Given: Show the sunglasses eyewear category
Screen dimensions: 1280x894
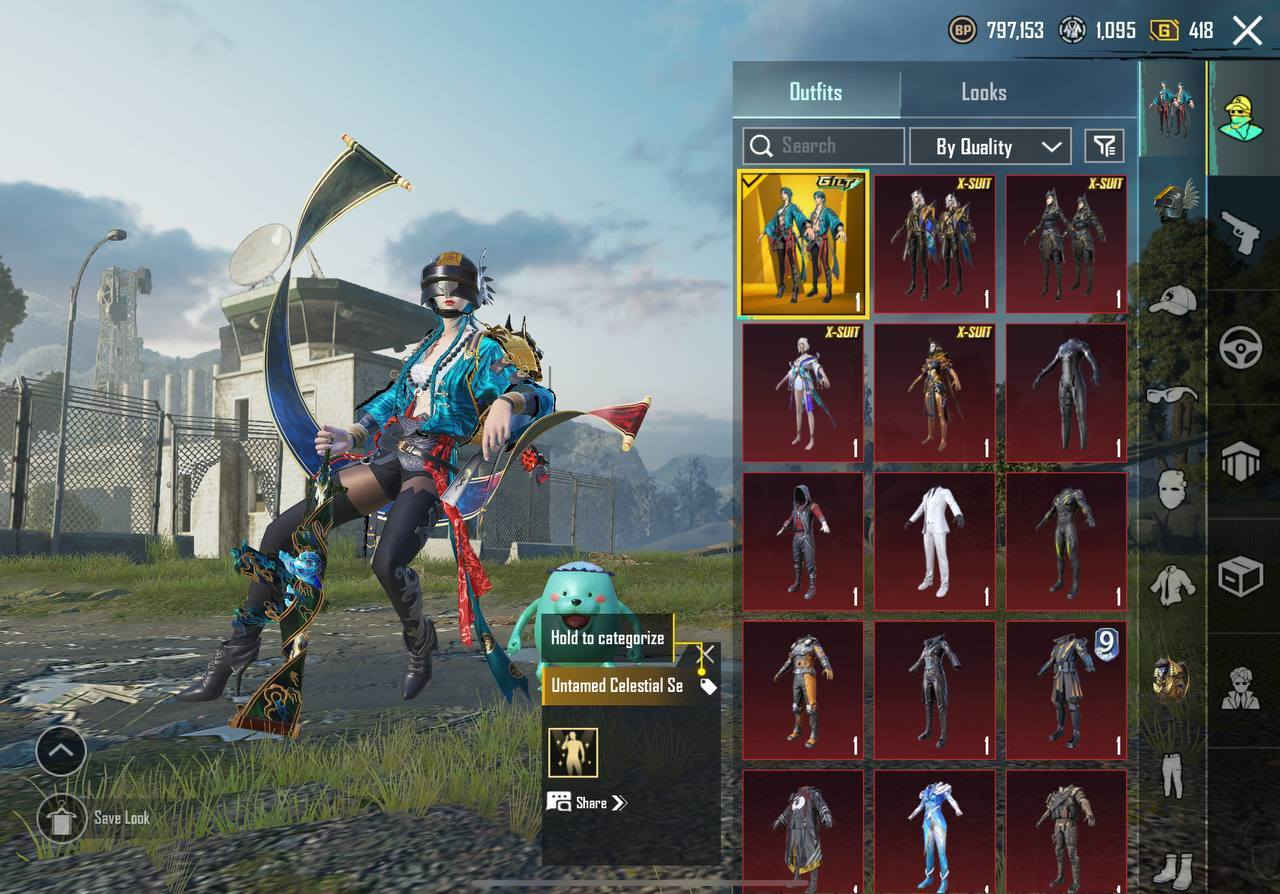Looking at the screenshot, I should pyautogui.click(x=1172, y=395).
